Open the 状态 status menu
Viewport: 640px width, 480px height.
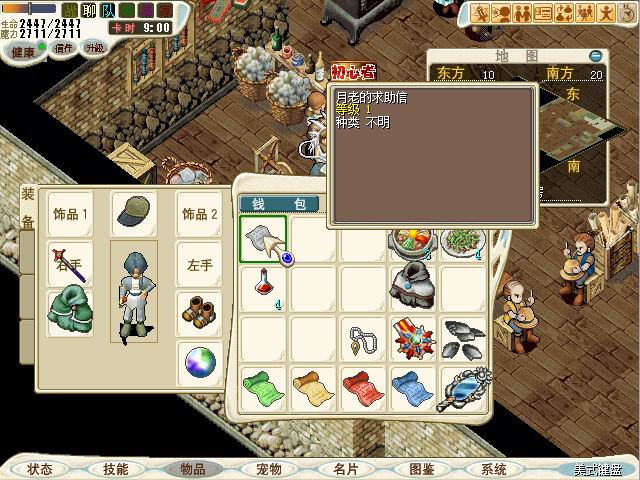40,468
